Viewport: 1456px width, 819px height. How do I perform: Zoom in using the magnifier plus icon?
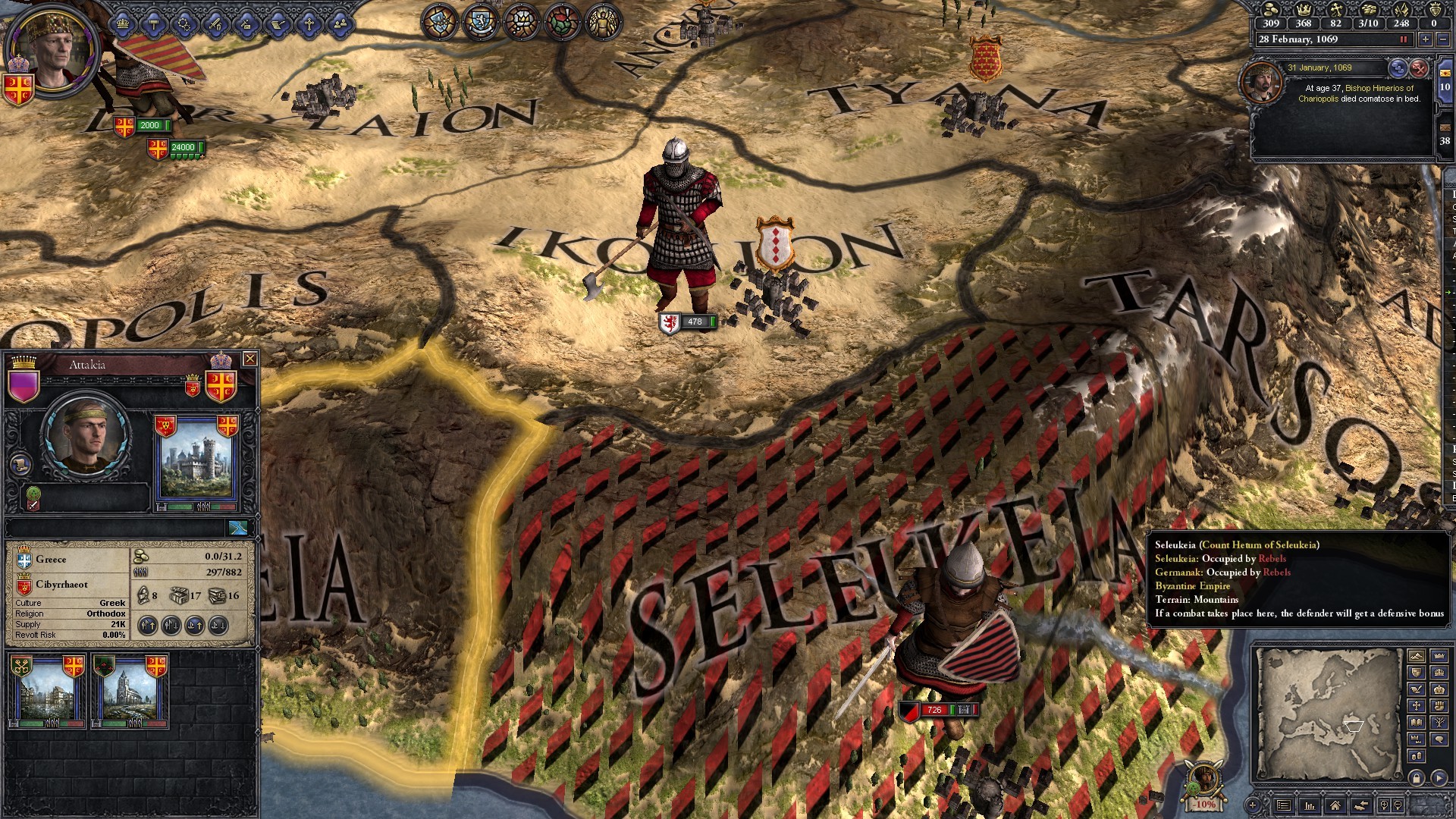point(1384,805)
